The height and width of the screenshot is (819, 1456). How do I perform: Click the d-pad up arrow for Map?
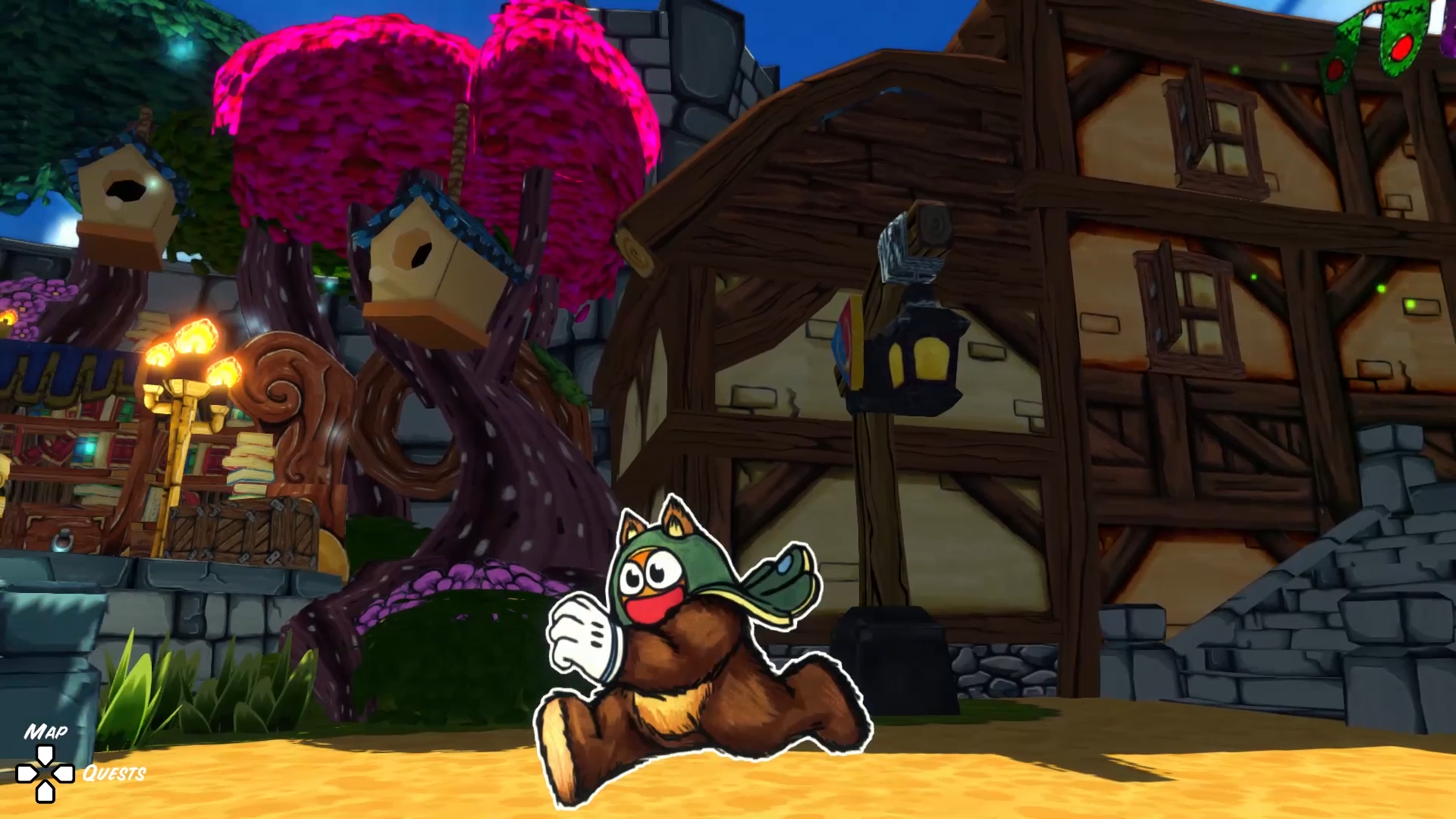click(45, 755)
